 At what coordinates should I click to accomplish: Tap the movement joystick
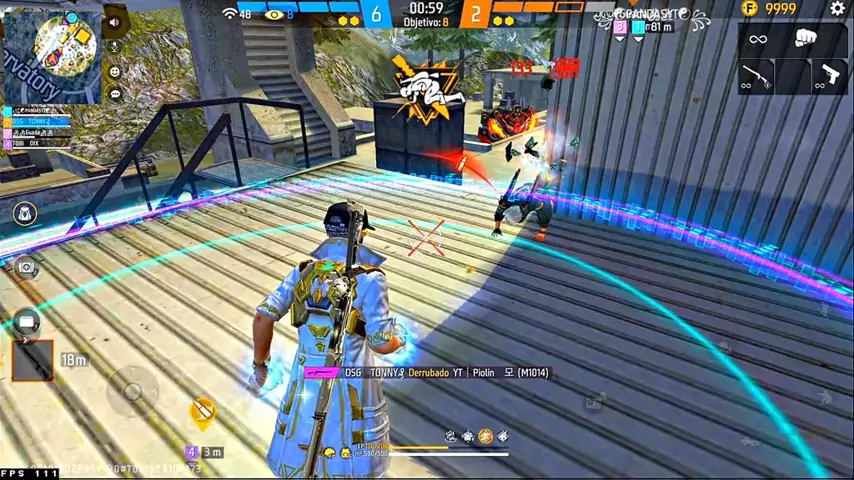point(132,390)
